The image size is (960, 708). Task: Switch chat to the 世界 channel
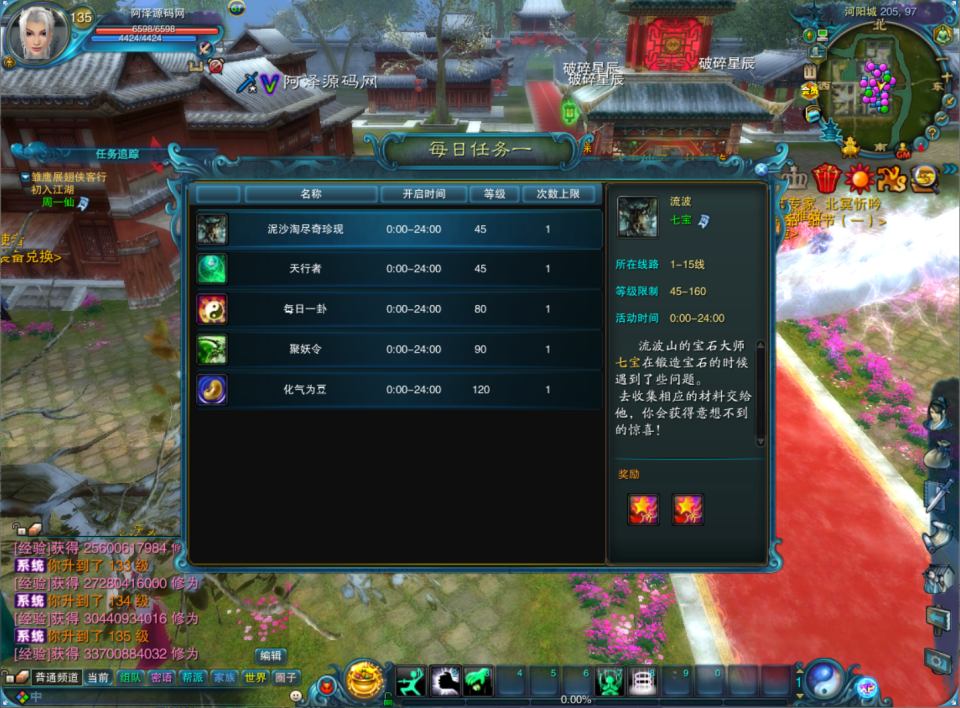point(255,677)
